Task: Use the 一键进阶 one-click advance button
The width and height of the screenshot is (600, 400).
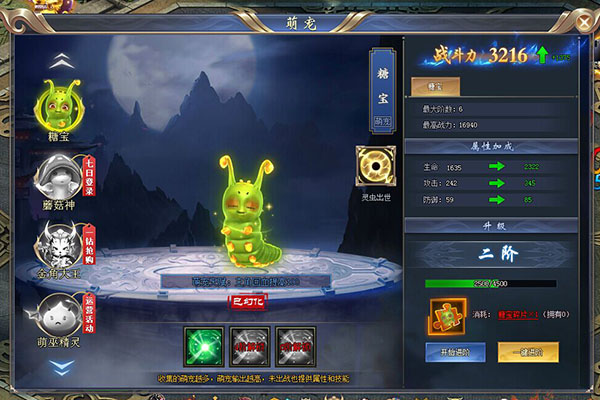Action: [x=528, y=352]
